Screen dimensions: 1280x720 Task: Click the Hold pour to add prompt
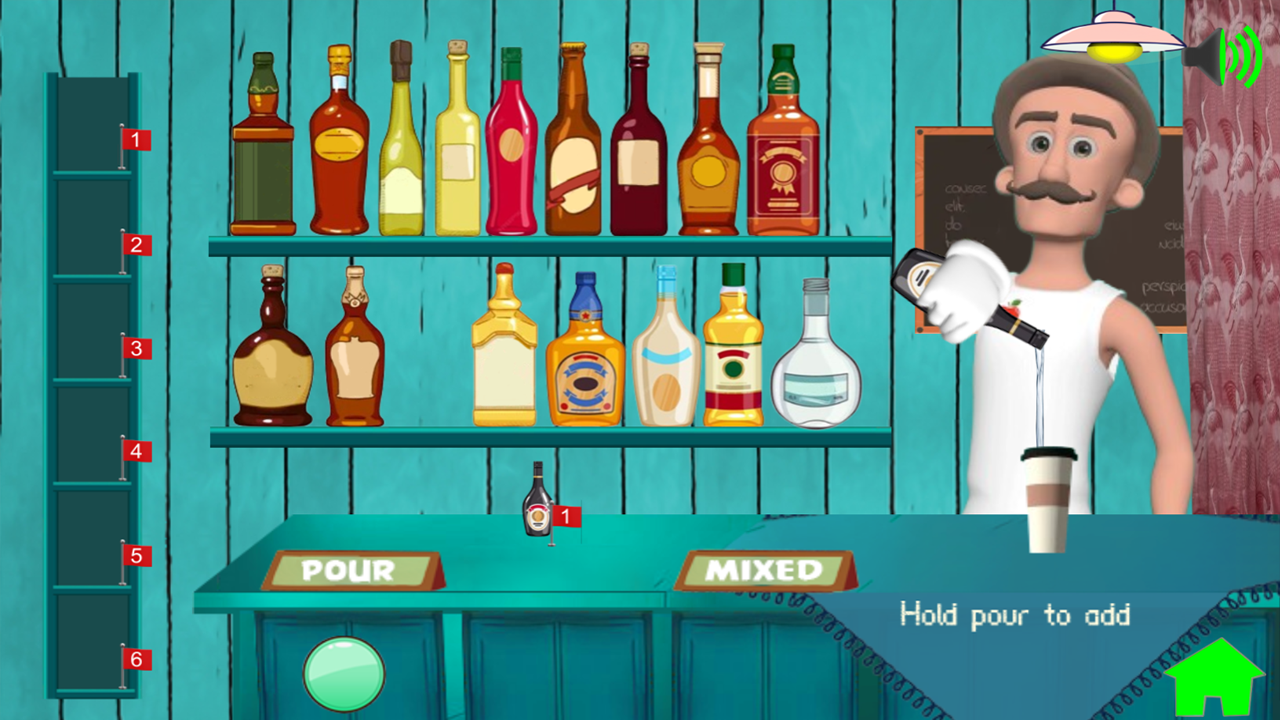click(x=1013, y=615)
